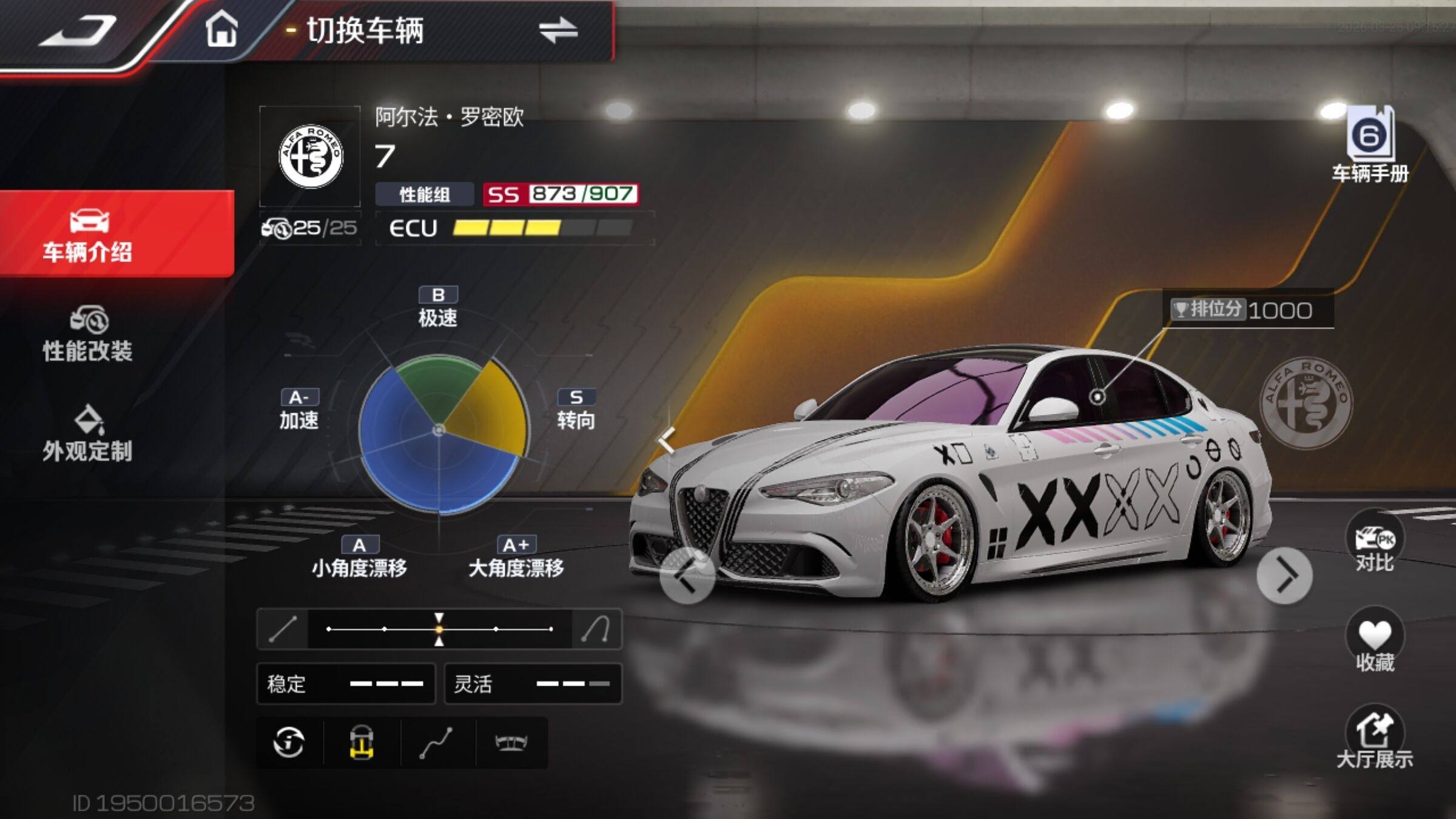Favorite this car with 收藏 heart
This screenshot has width=1456, height=819.
click(x=1374, y=642)
